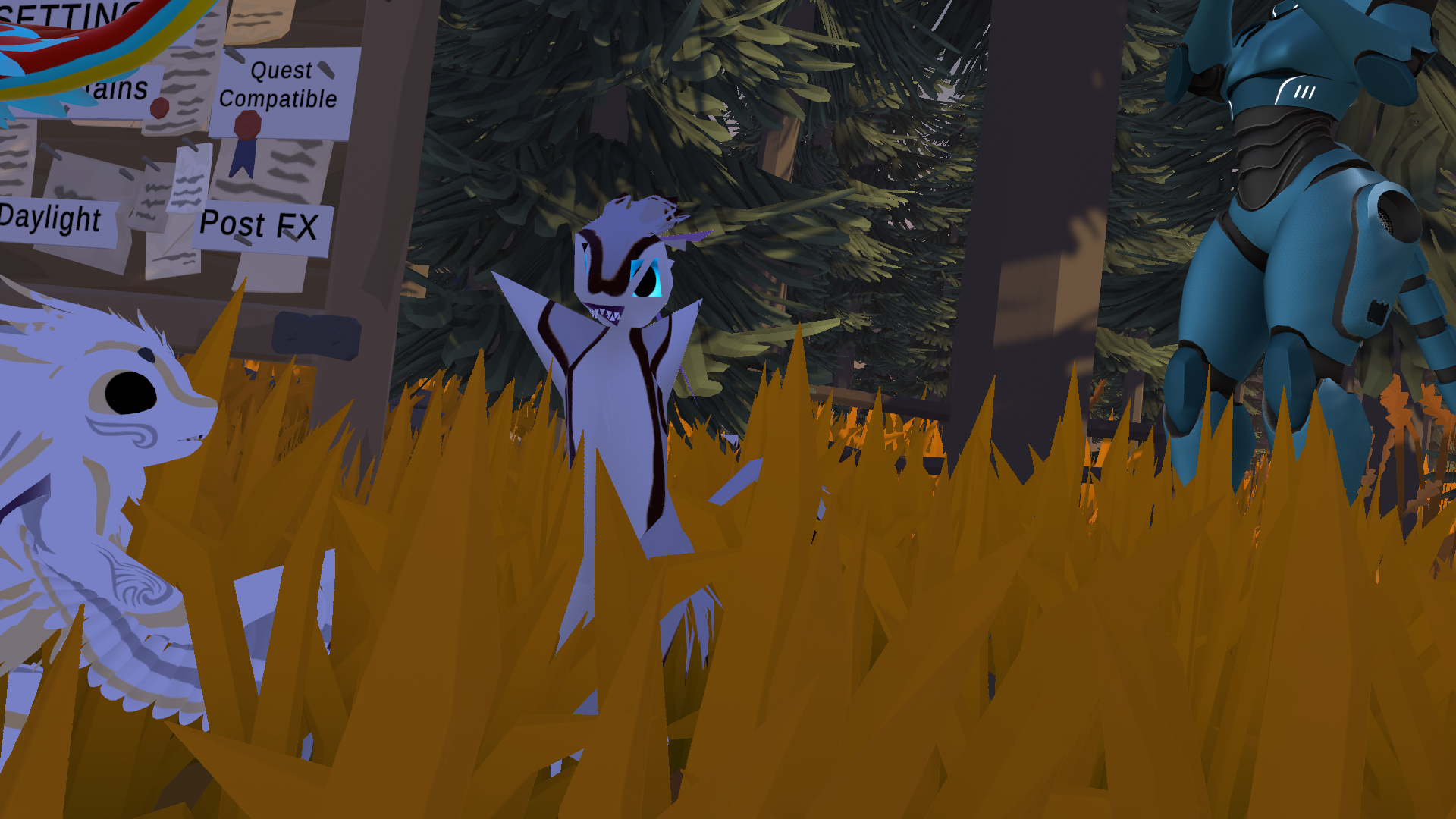Image resolution: width=1456 pixels, height=819 pixels.
Task: Switch the Daylight setting
Action: [52, 220]
